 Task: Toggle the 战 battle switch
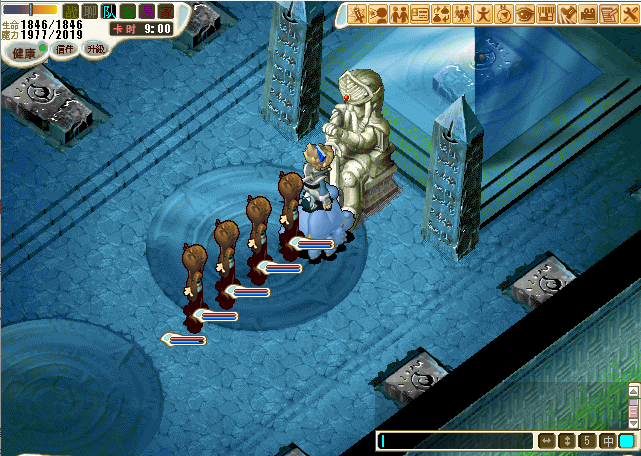[x=71, y=11]
